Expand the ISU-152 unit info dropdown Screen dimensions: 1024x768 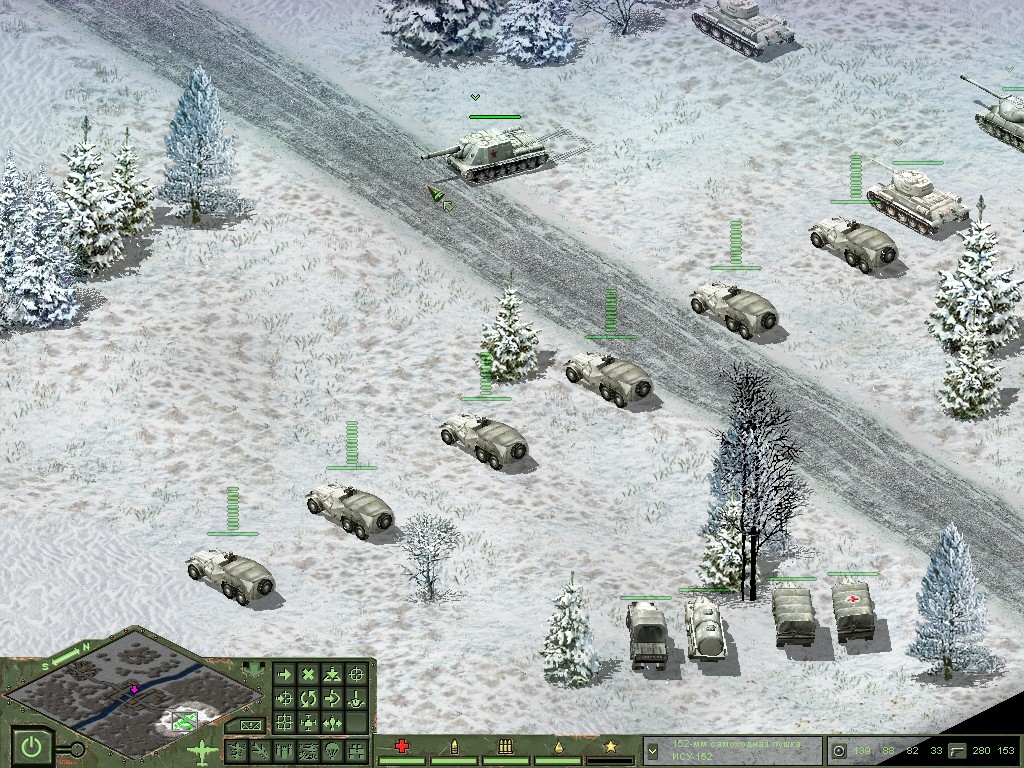click(x=652, y=749)
